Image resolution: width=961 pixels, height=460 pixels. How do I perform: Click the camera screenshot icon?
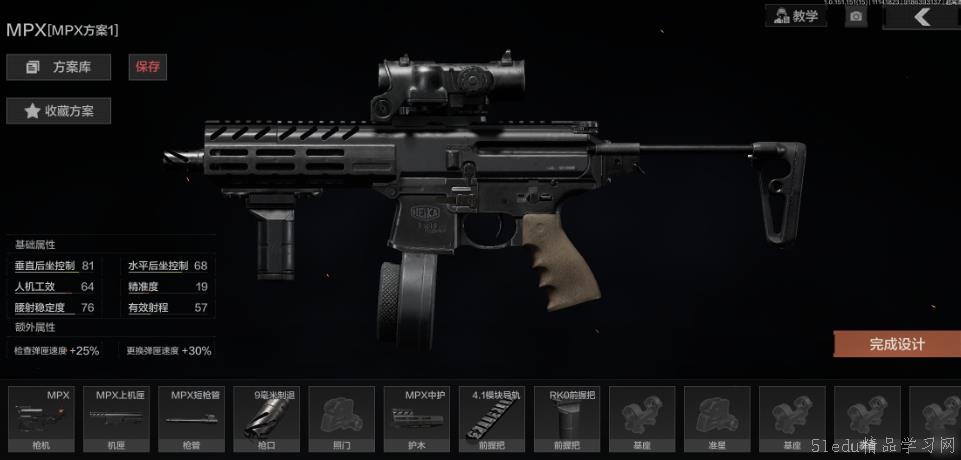(x=856, y=17)
